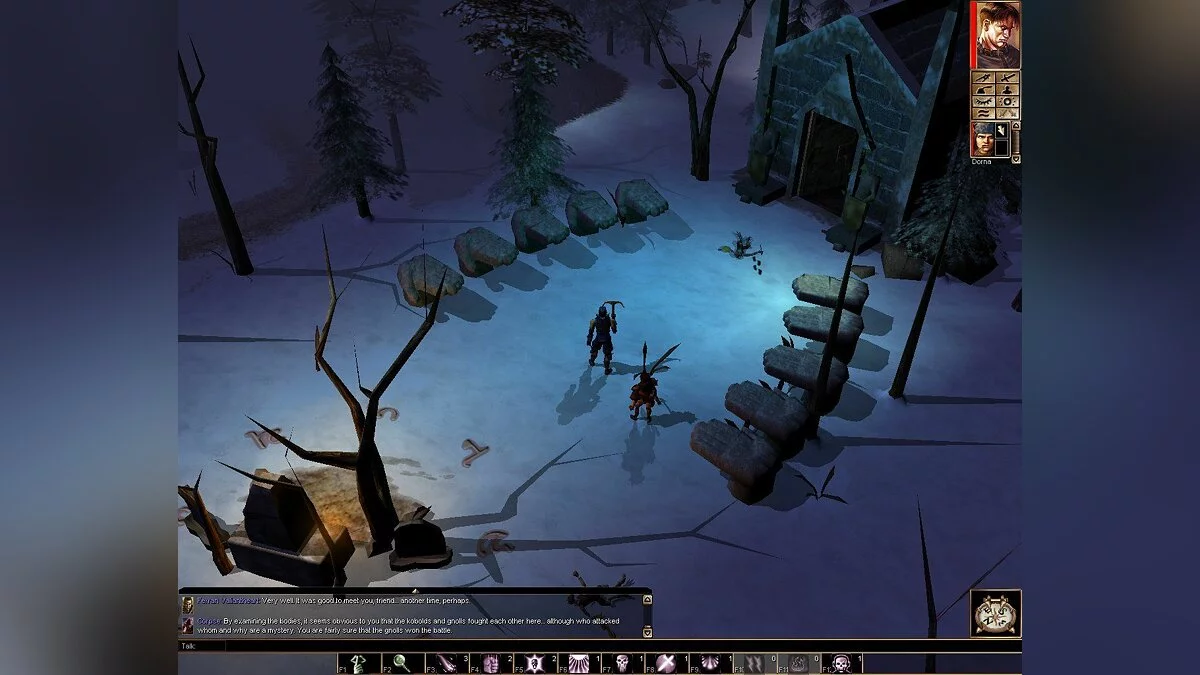Click the closed eye icon in character panel
The image size is (1200, 675).
pos(983,101)
